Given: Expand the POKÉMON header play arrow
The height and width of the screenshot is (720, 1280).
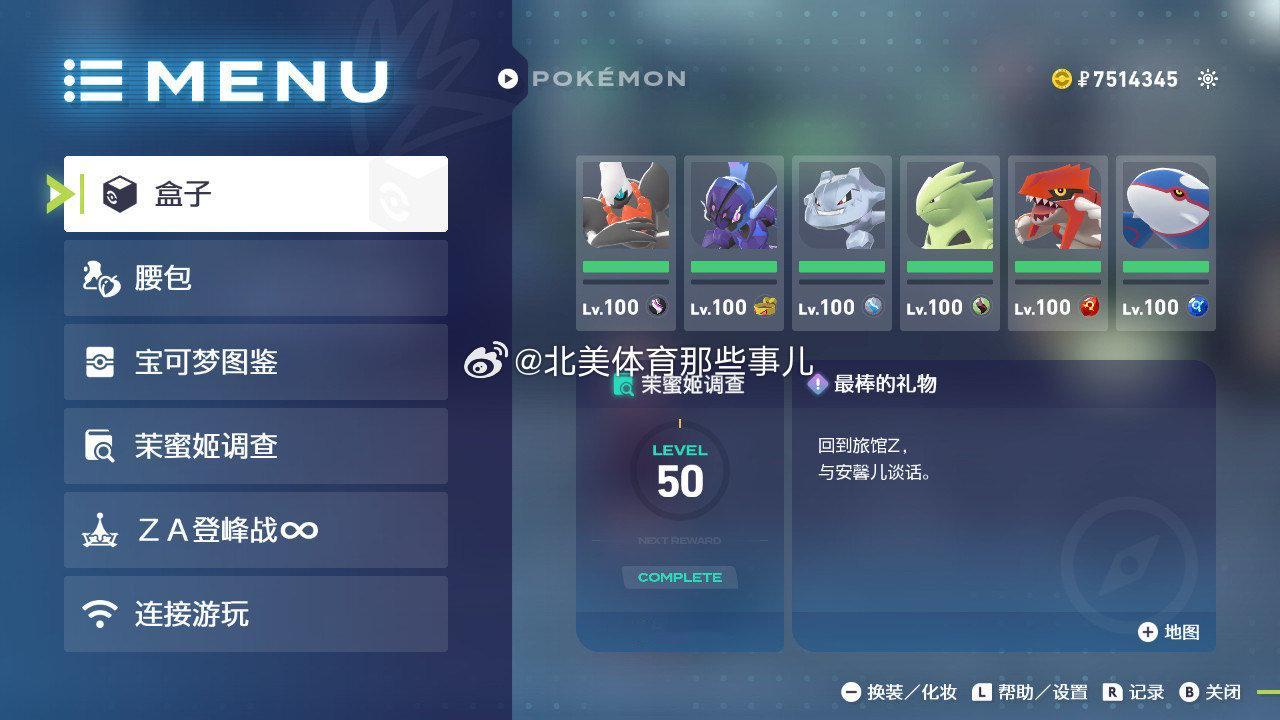Looking at the screenshot, I should (509, 79).
